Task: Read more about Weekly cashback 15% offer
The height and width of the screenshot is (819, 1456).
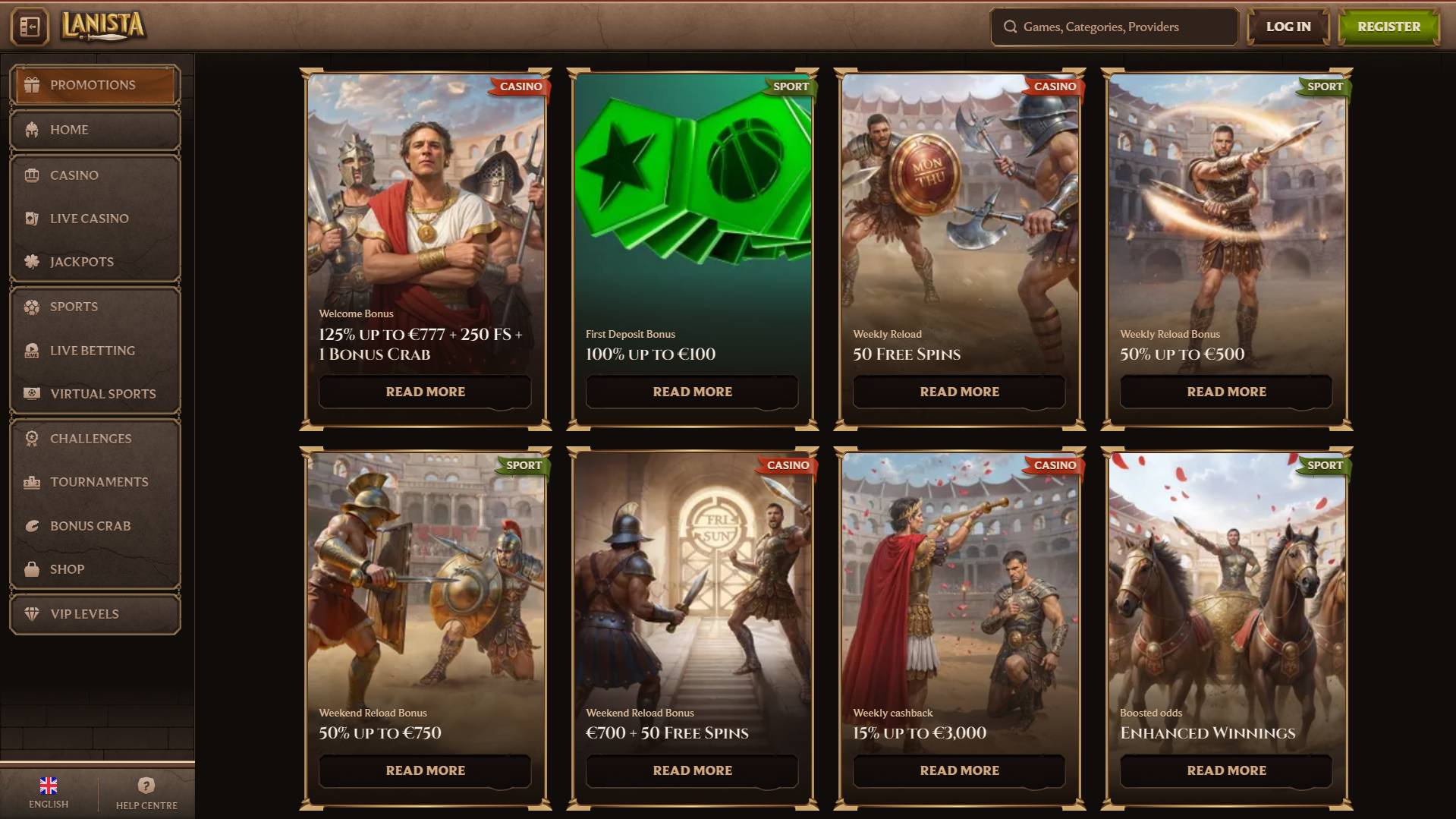Action: pyautogui.click(x=959, y=770)
